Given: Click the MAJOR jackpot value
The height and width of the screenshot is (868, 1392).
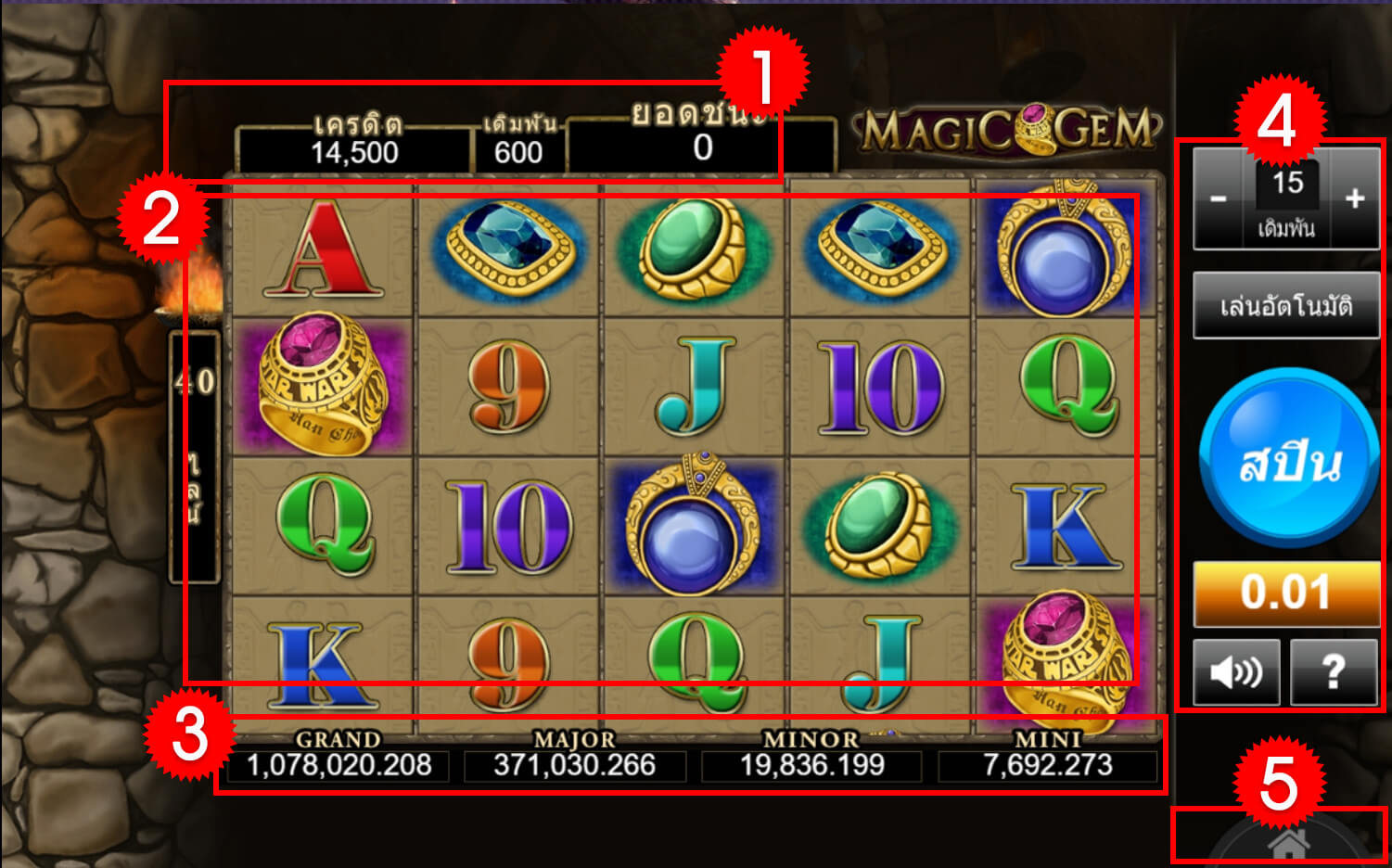Looking at the screenshot, I should point(575,766).
